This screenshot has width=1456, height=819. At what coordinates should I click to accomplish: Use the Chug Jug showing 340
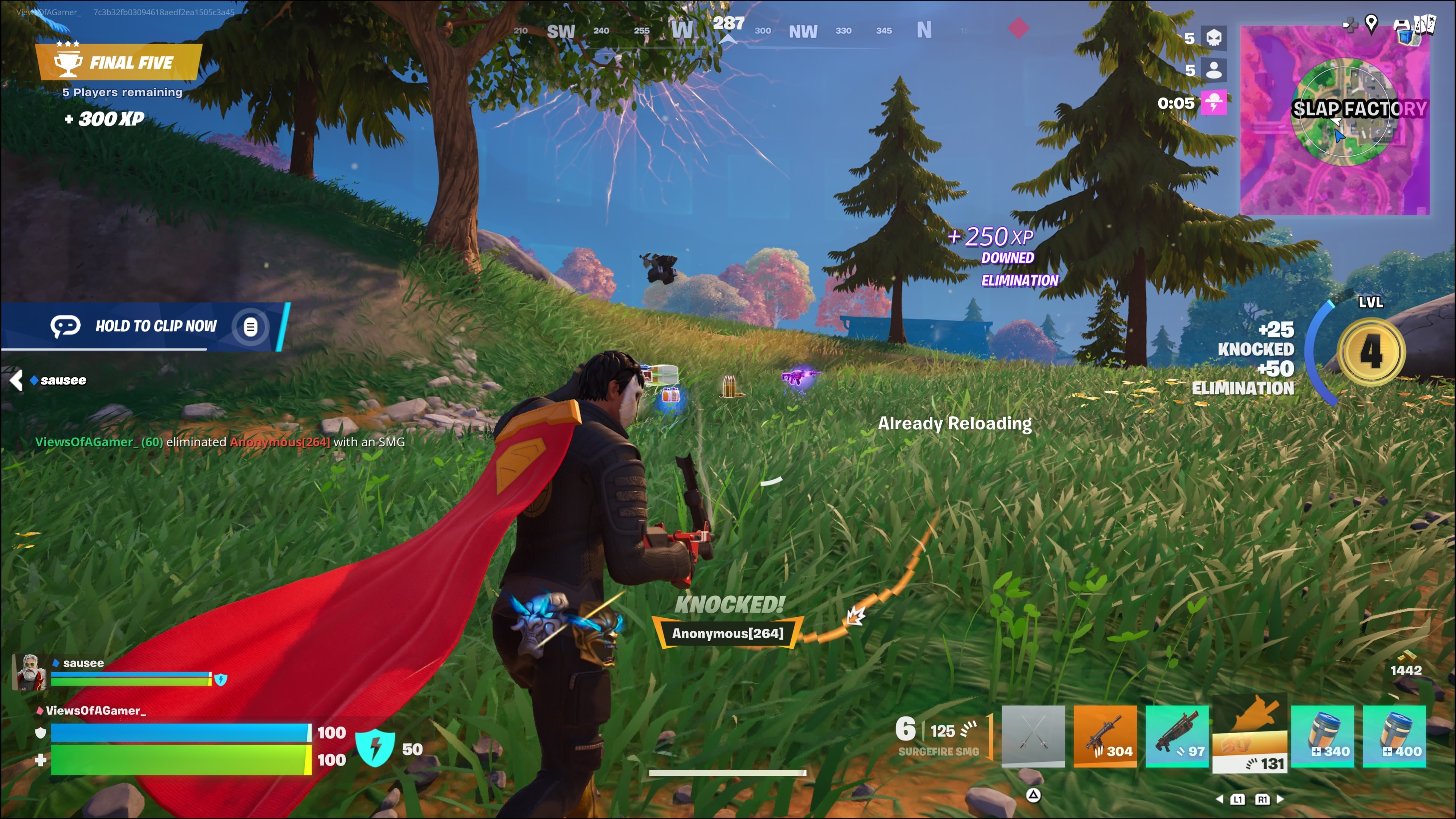pyautogui.click(x=1322, y=735)
